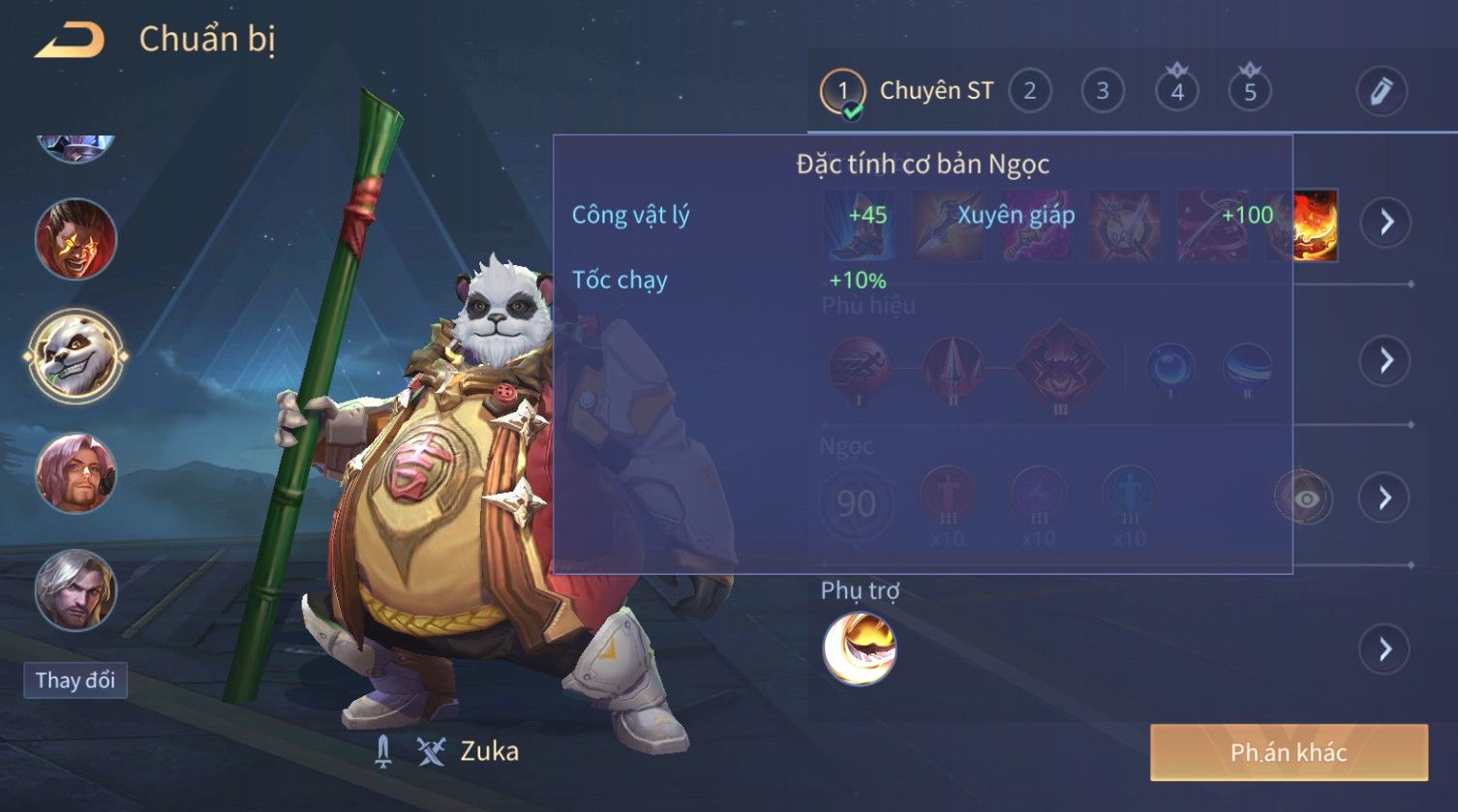Switch to build preset 2
Screen dimensions: 1458x812
[x=1029, y=92]
